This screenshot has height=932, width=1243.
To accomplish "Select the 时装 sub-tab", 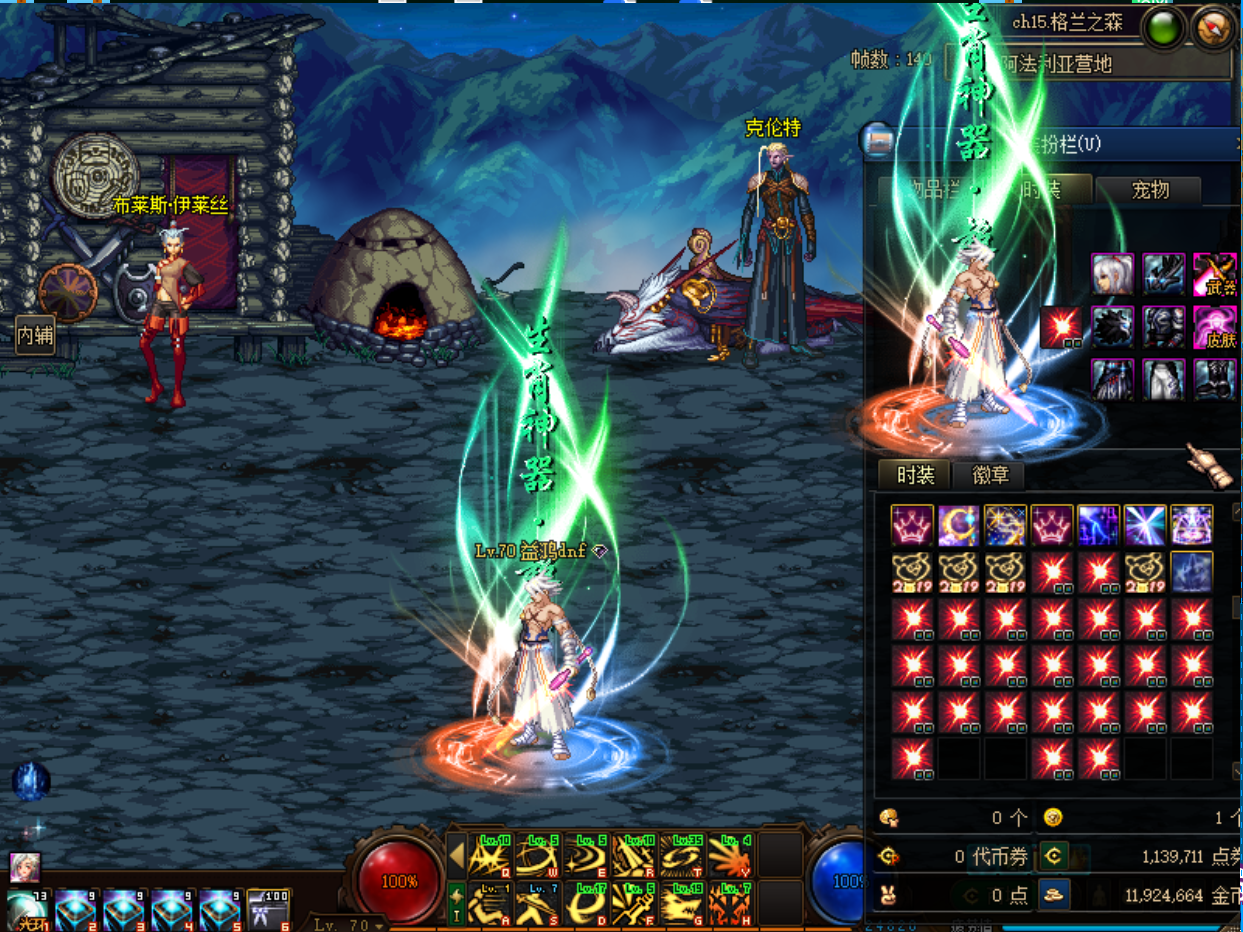I will [915, 475].
